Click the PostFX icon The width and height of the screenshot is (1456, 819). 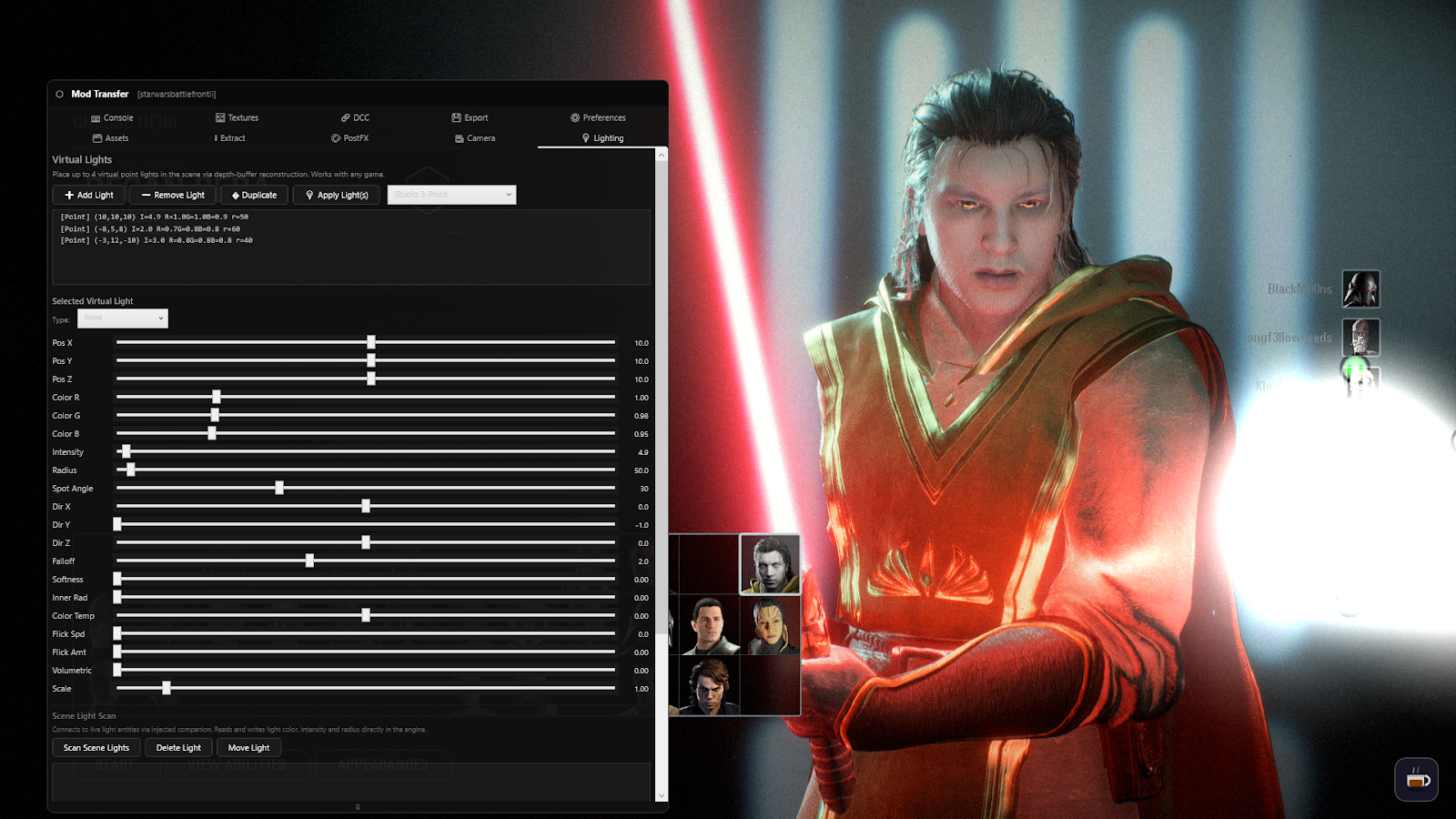335,137
